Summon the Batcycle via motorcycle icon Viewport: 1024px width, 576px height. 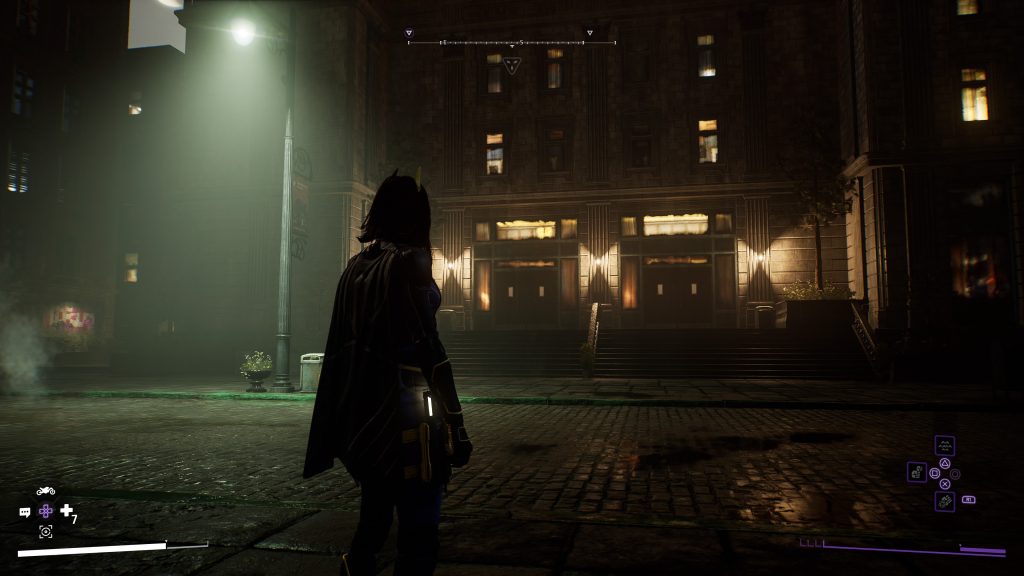46,491
